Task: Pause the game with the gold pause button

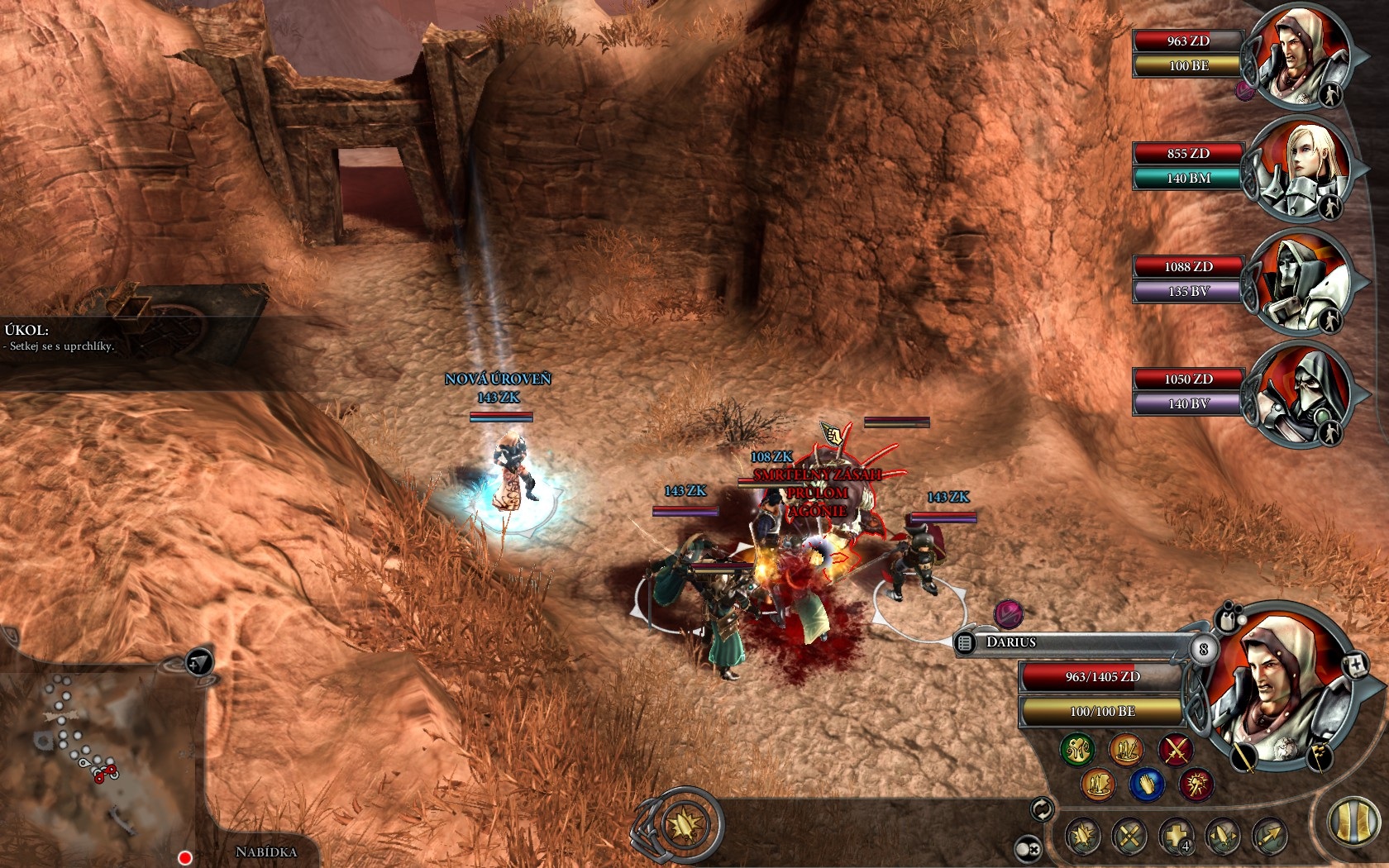Action: point(1353,823)
